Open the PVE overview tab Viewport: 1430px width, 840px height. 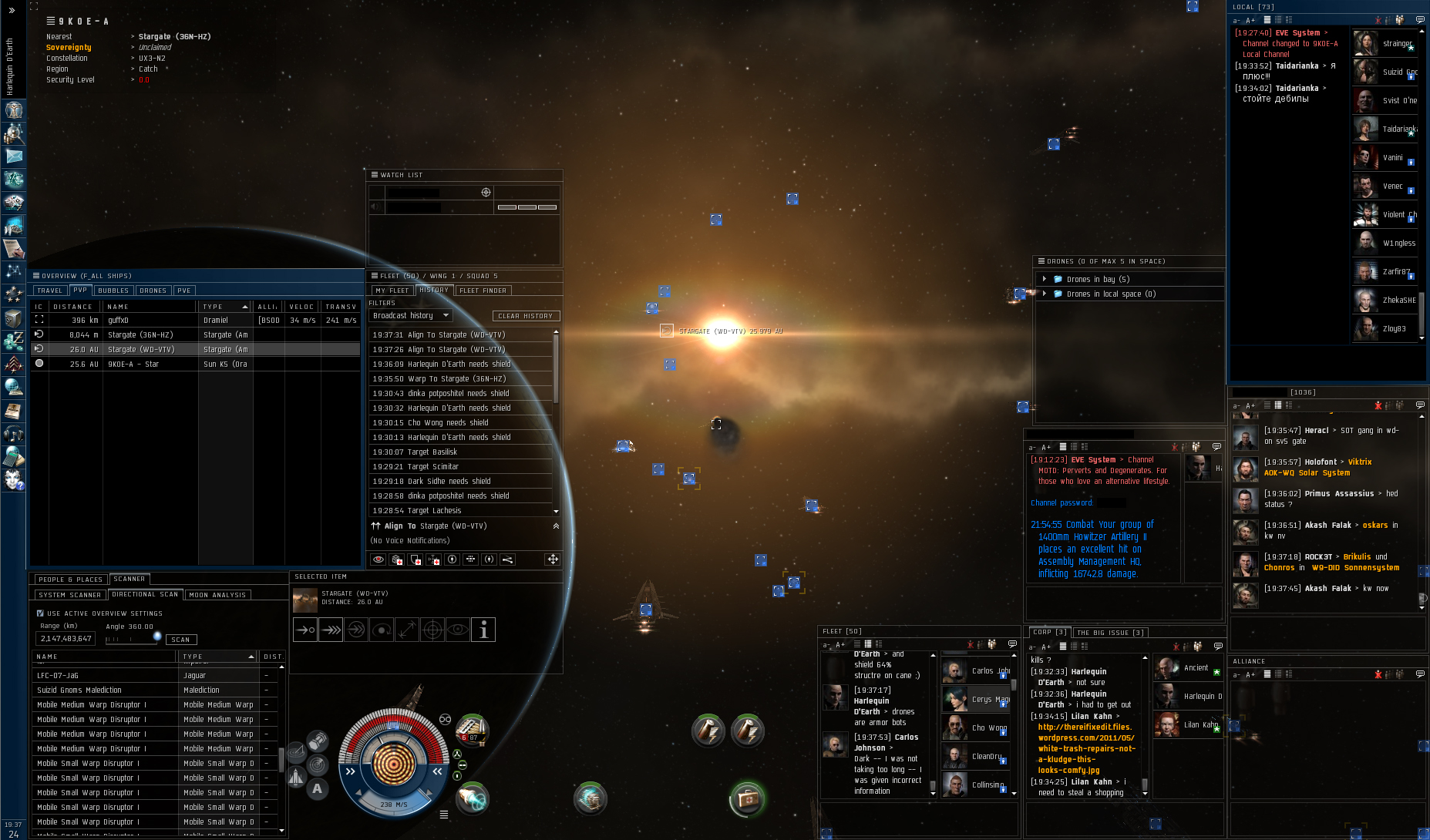tap(183, 291)
